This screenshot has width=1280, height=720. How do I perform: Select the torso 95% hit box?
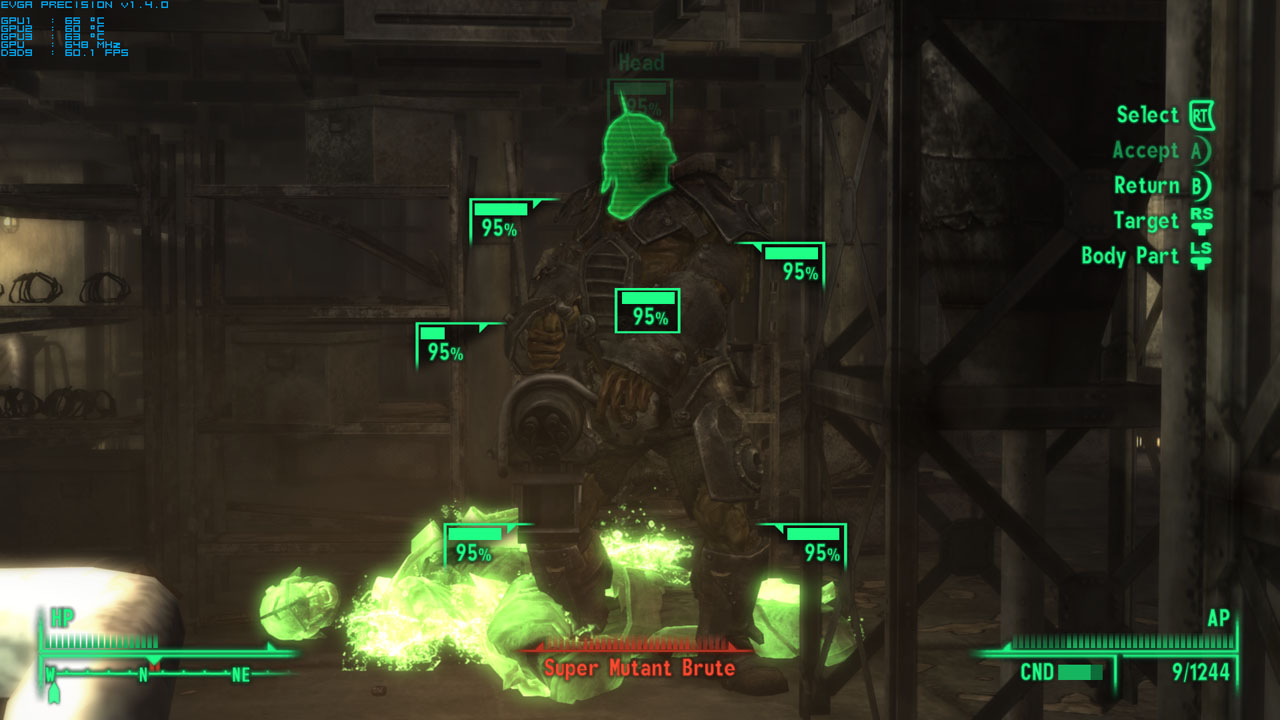point(645,311)
